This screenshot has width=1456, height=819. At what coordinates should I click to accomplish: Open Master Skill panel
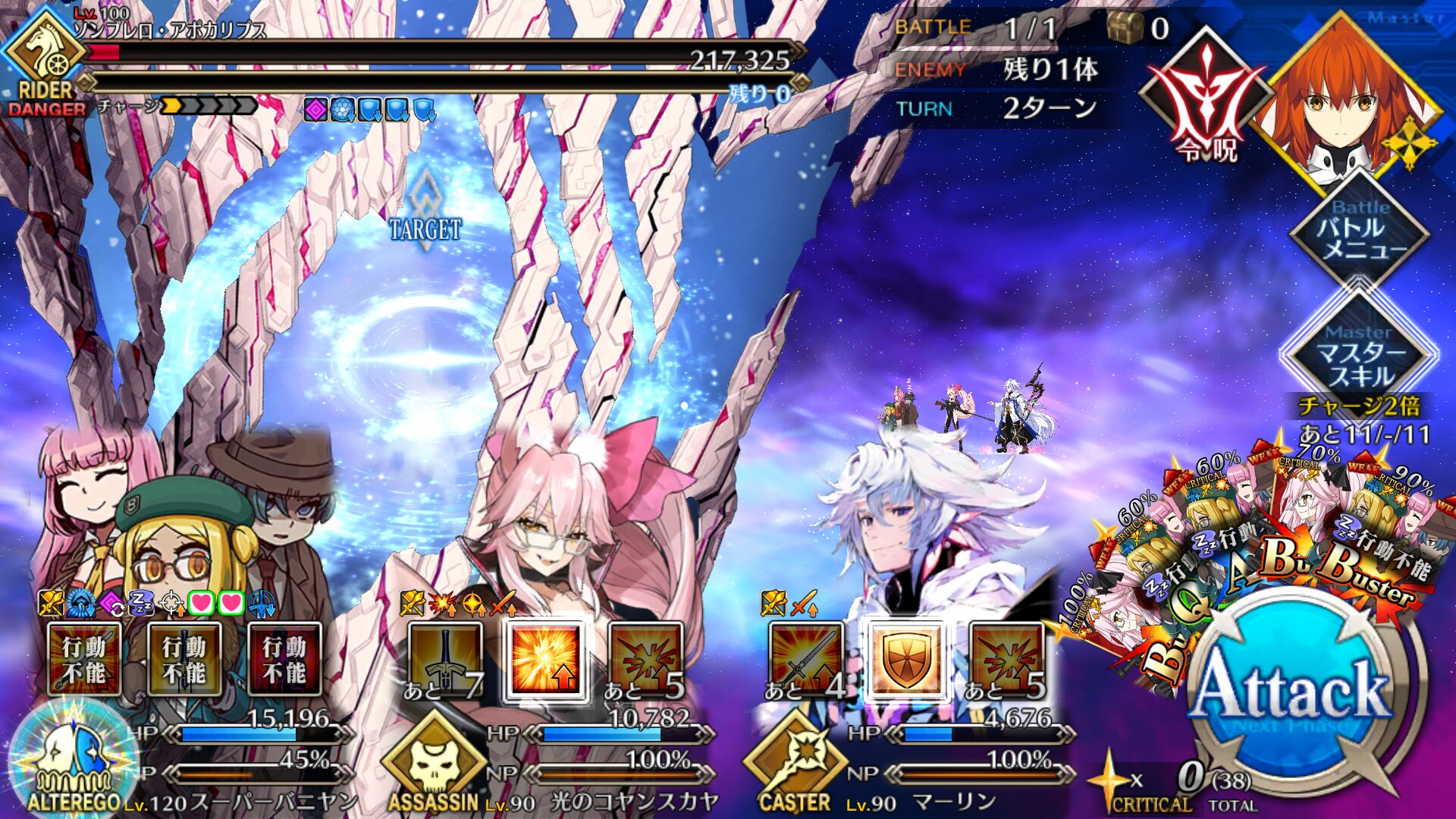click(1360, 354)
